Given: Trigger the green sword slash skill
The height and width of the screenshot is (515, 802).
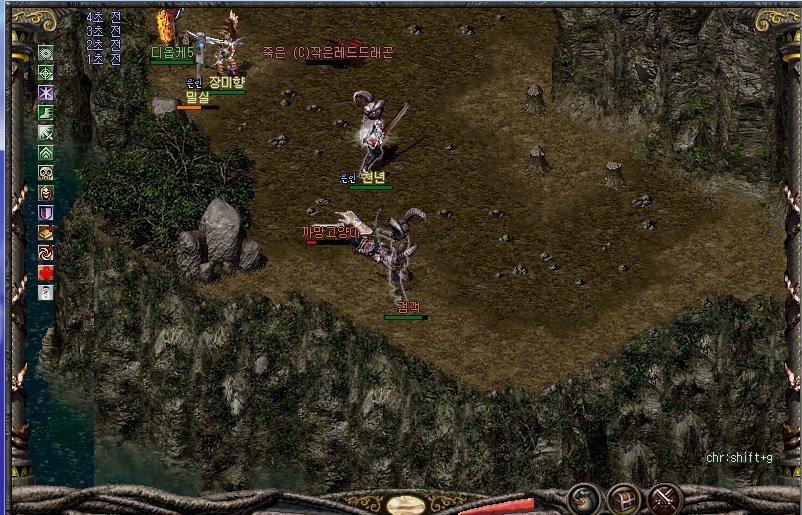Looking at the screenshot, I should point(46,132).
